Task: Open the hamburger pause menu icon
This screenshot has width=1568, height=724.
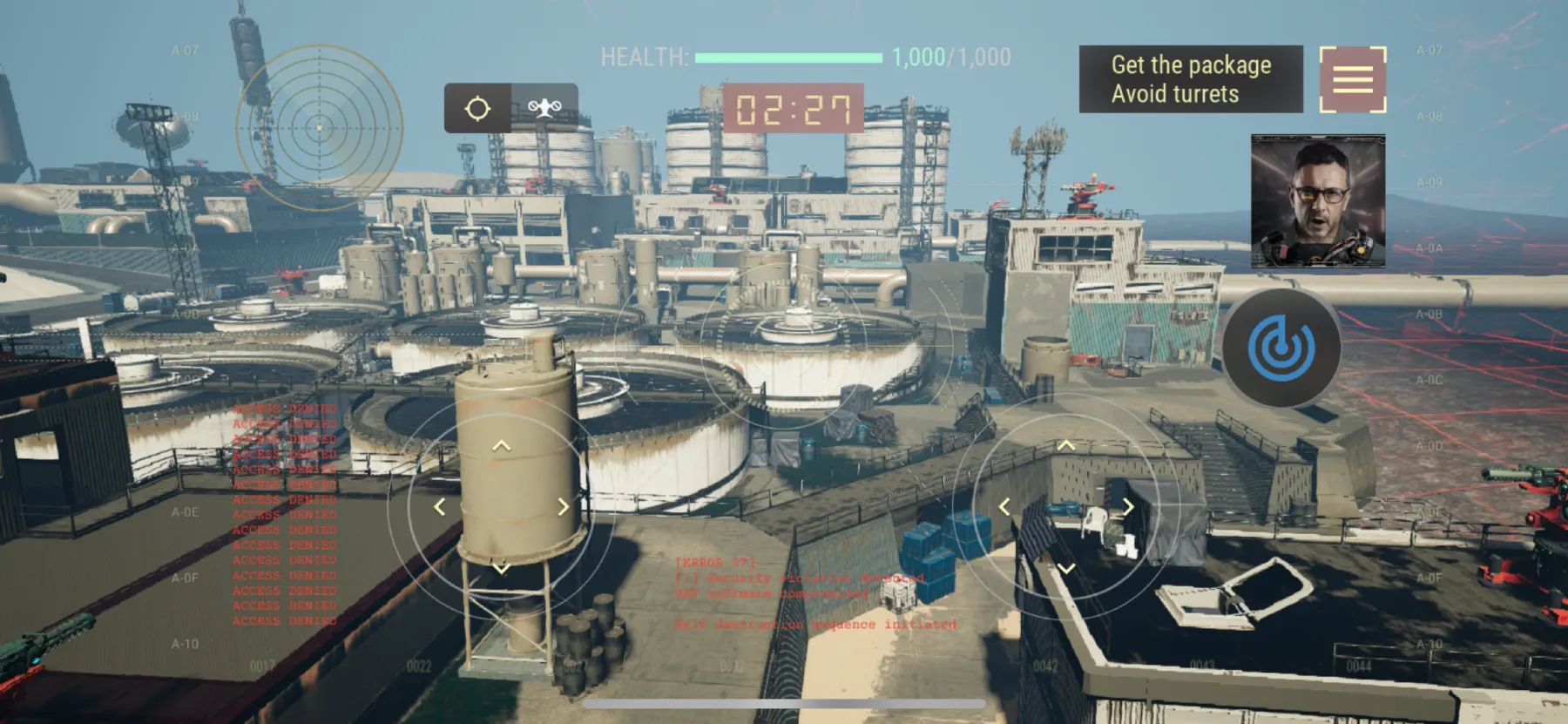Action: coord(1351,79)
